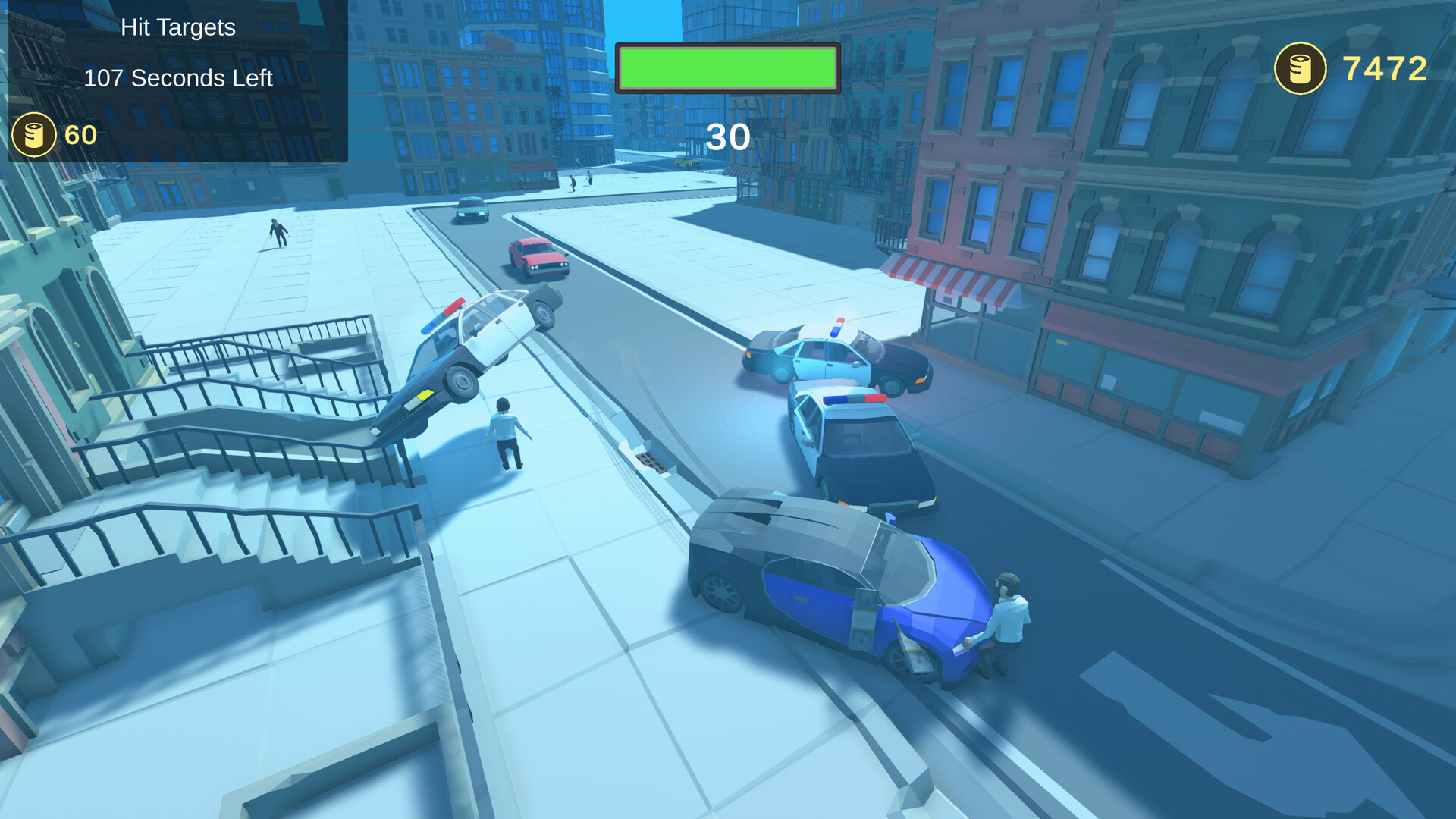Click the green progress bar at top center
This screenshot has width=1456, height=819.
coord(726,69)
